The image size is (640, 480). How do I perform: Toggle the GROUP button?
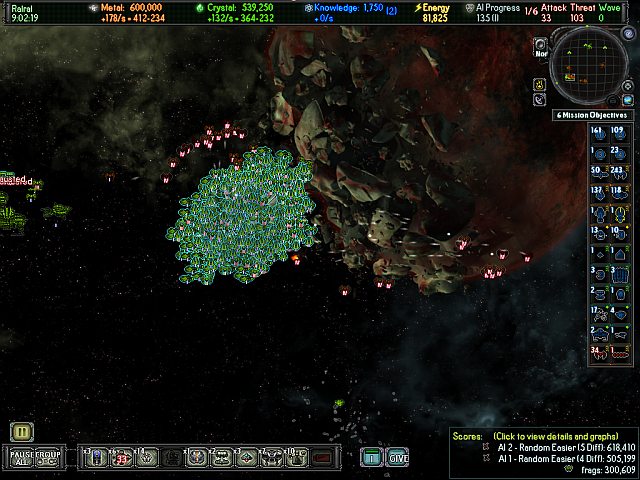[48, 458]
